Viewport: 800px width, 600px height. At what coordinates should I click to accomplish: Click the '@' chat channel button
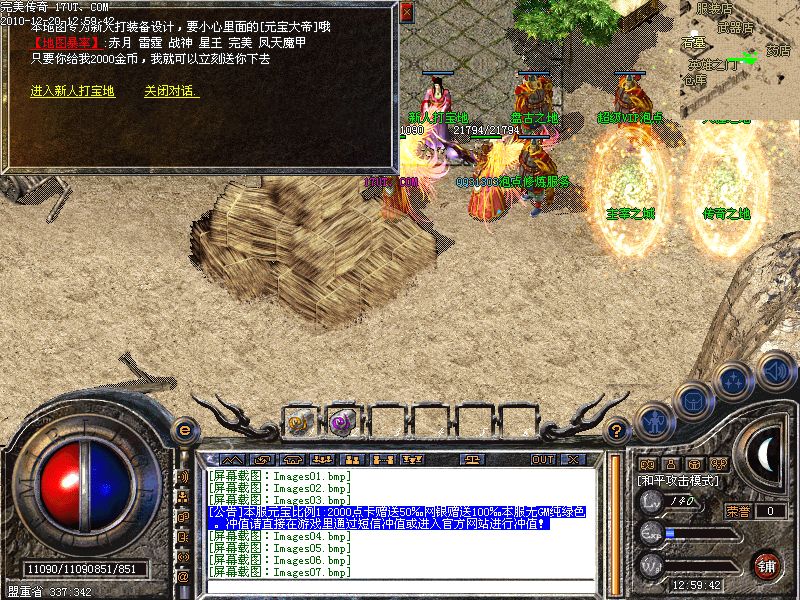pyautogui.click(x=183, y=577)
